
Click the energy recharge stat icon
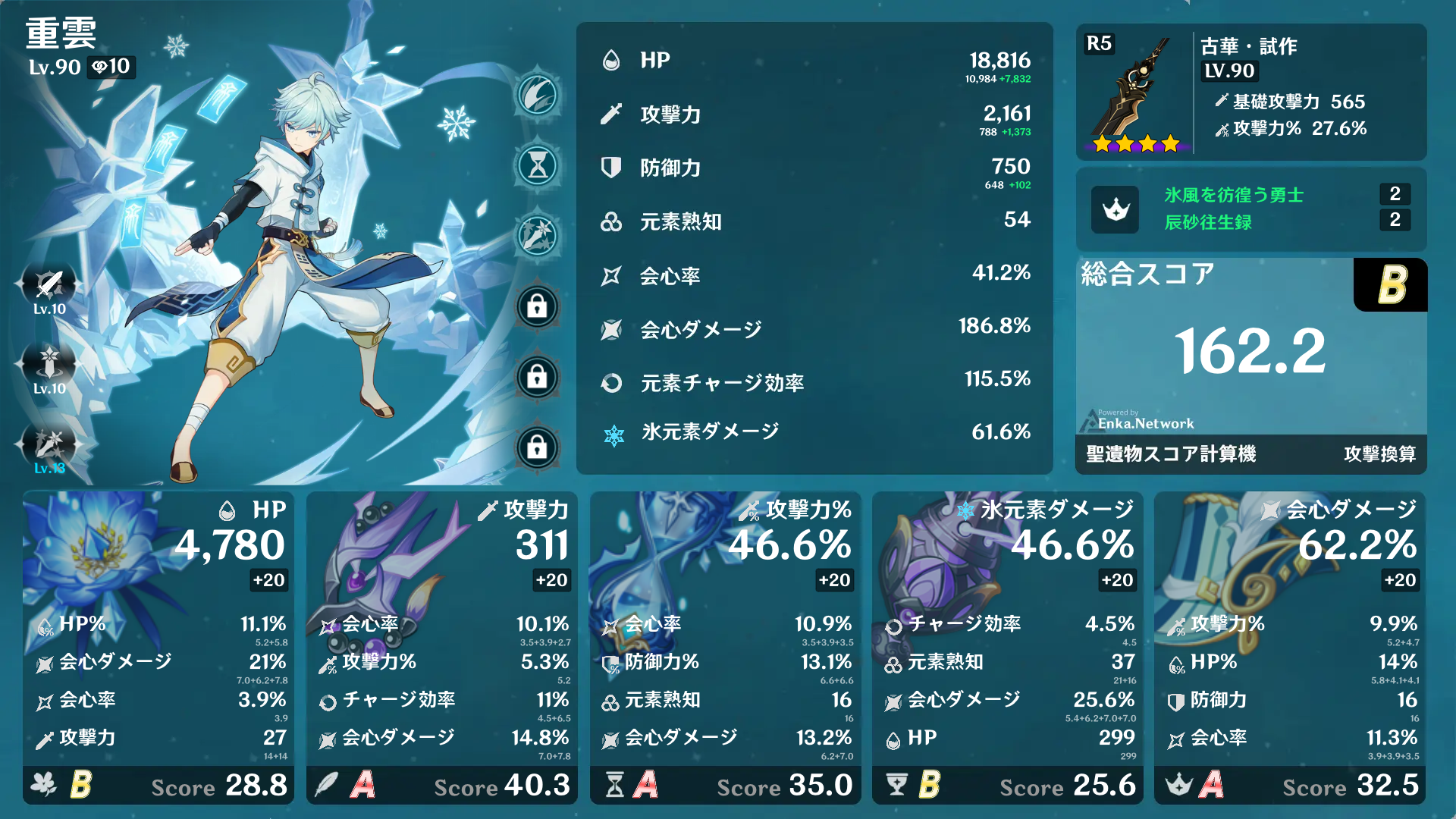tap(611, 383)
